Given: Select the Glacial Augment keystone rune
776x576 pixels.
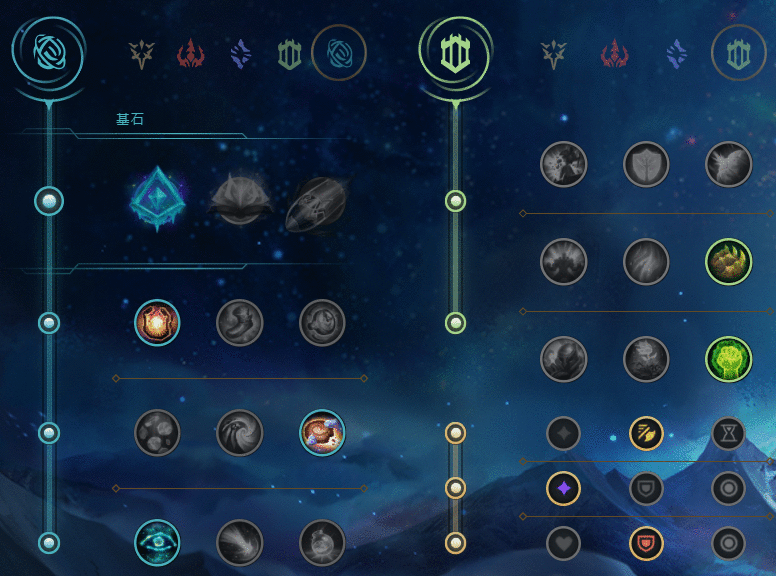Looking at the screenshot, I should pos(157,200).
